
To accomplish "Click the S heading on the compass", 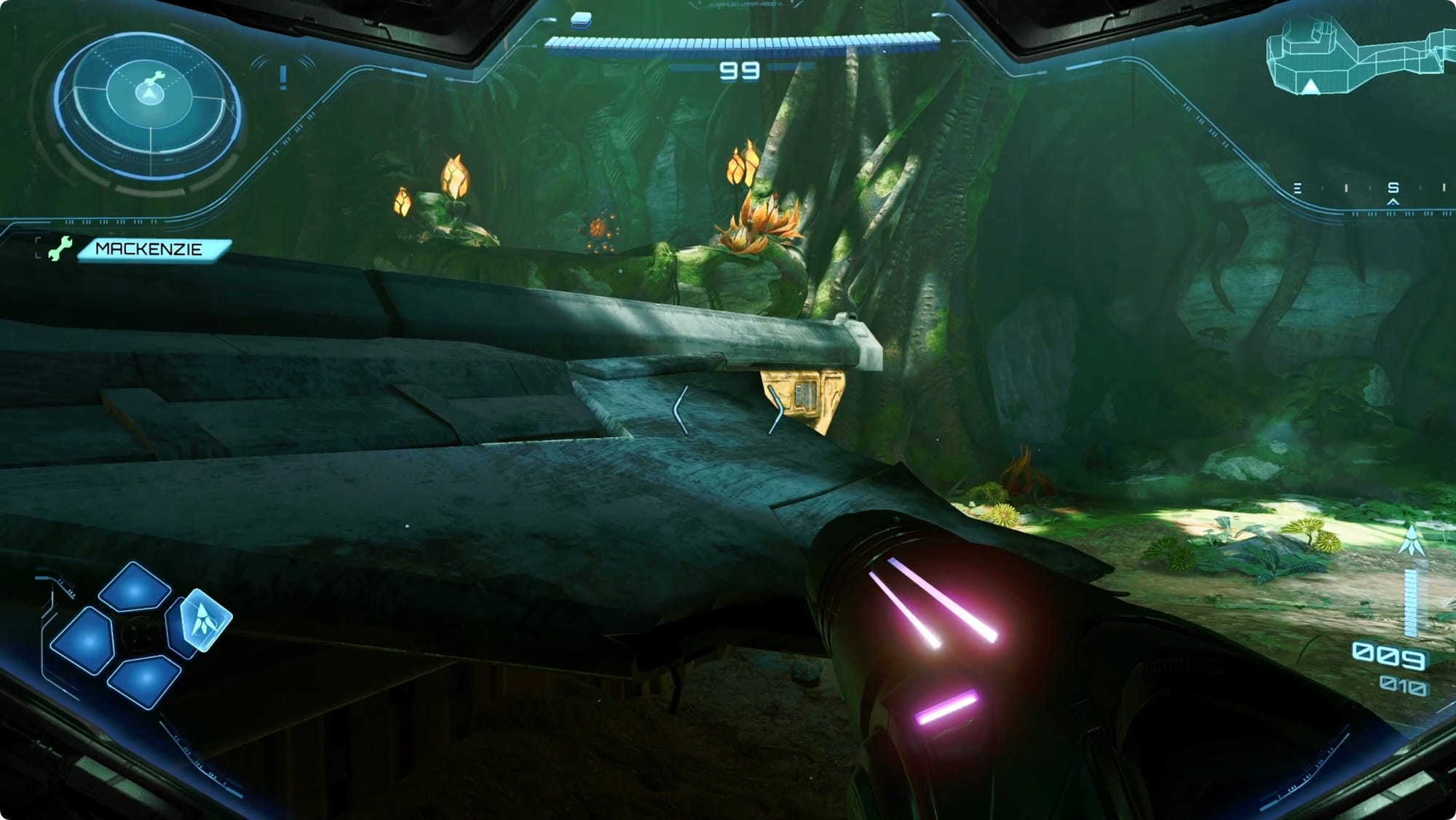I will click(1393, 188).
